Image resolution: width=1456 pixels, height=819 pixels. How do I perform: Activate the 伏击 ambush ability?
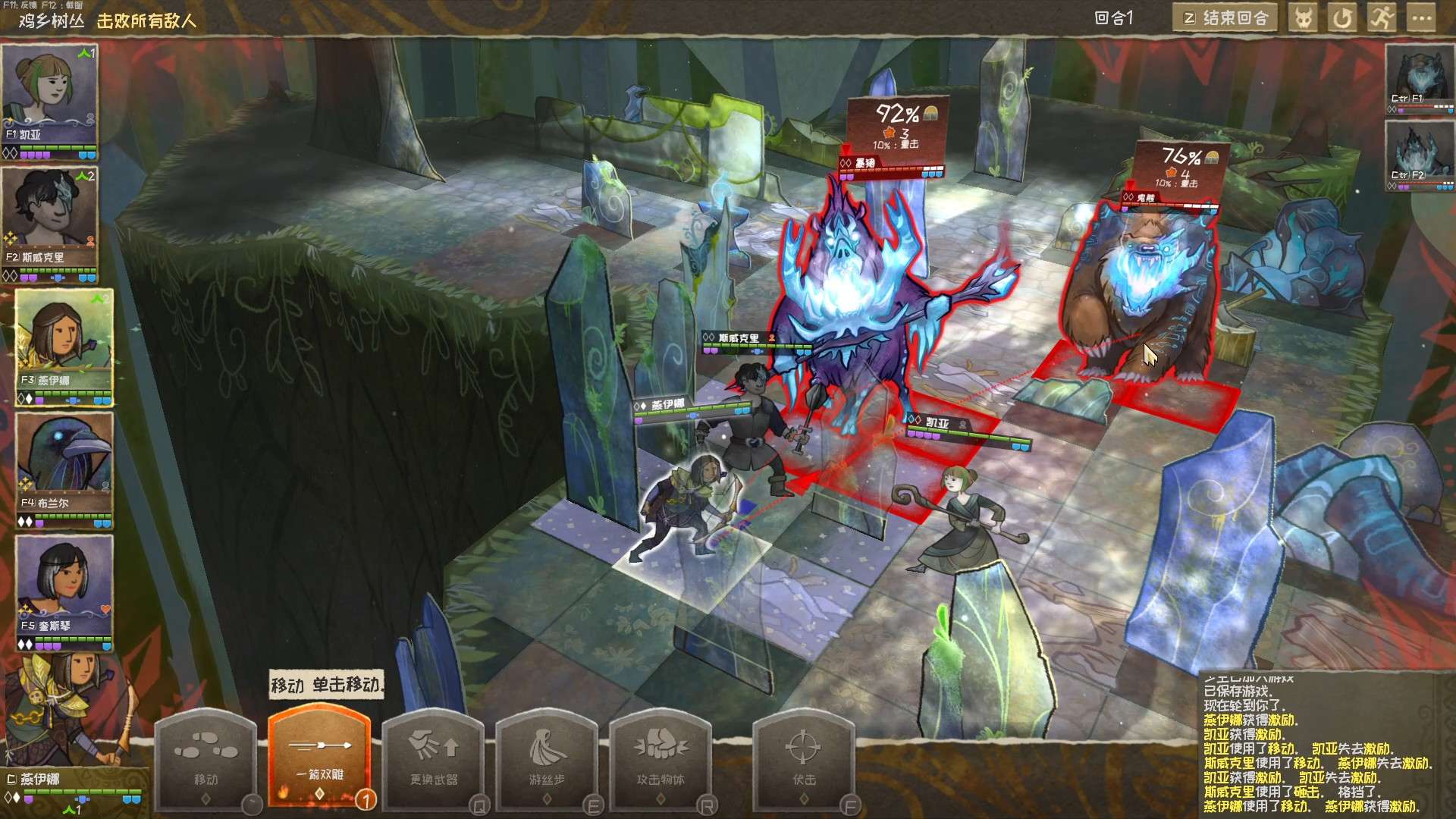804,758
